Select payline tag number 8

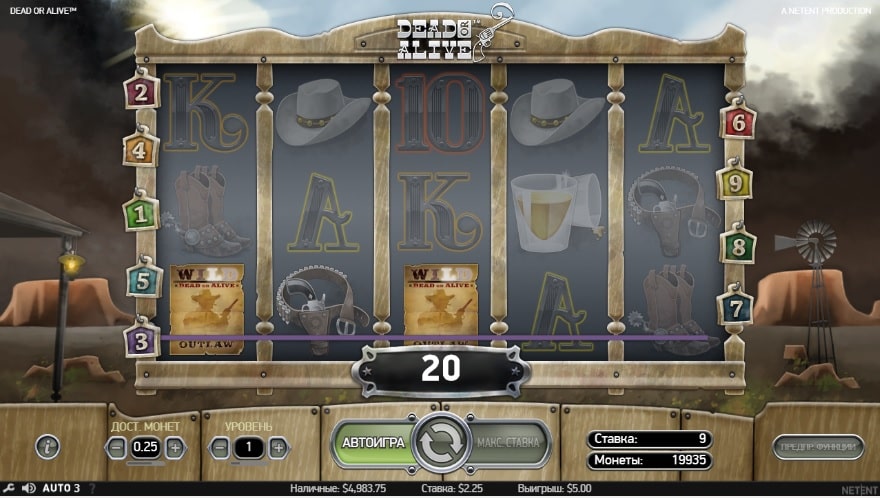tap(738, 244)
